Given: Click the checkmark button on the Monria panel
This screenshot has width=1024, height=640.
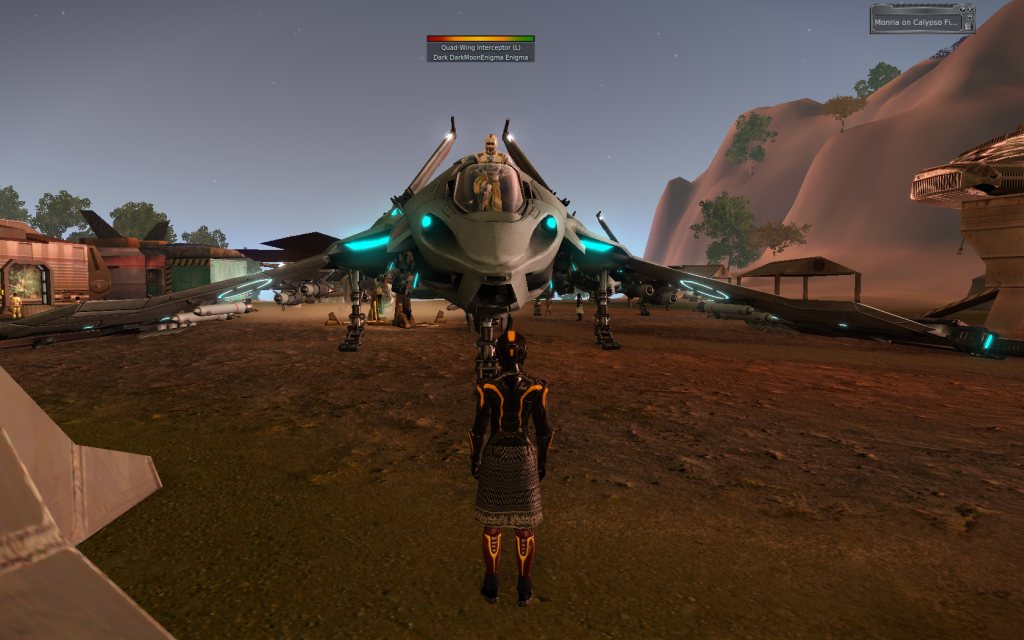Looking at the screenshot, I should (x=962, y=9).
